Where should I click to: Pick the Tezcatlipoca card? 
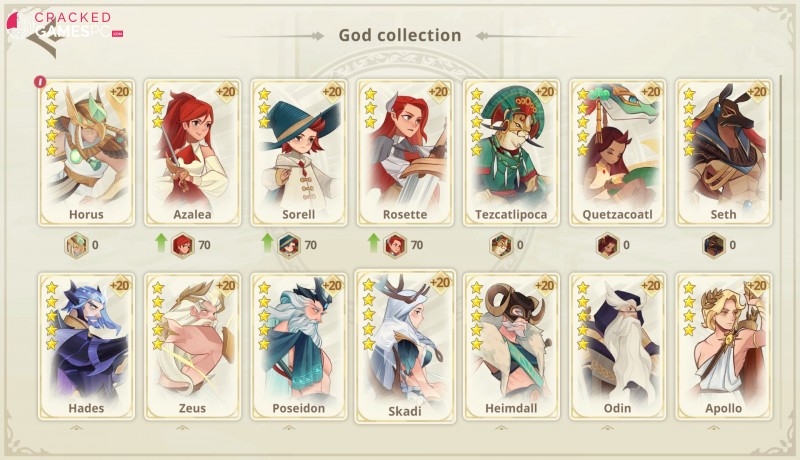tap(511, 150)
